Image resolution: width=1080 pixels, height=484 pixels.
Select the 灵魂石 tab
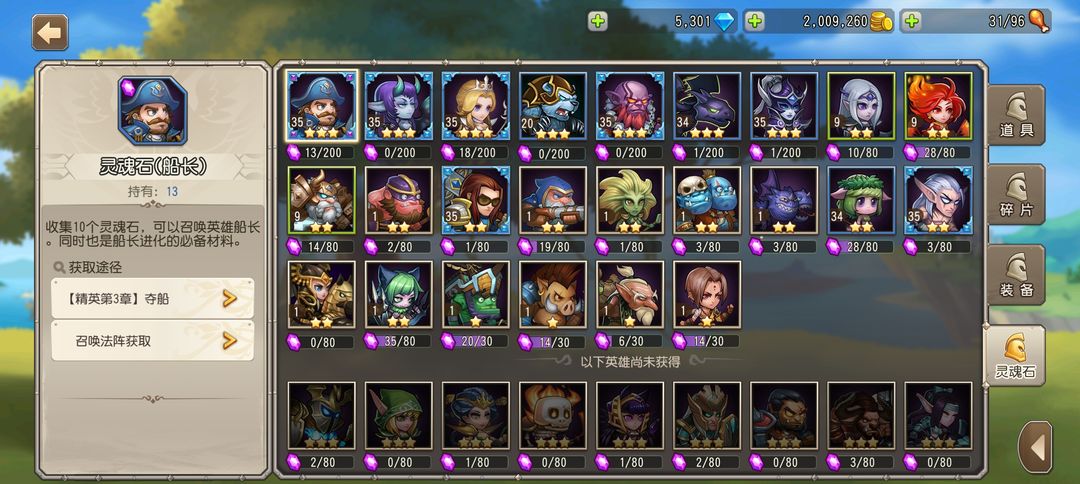(1015, 356)
